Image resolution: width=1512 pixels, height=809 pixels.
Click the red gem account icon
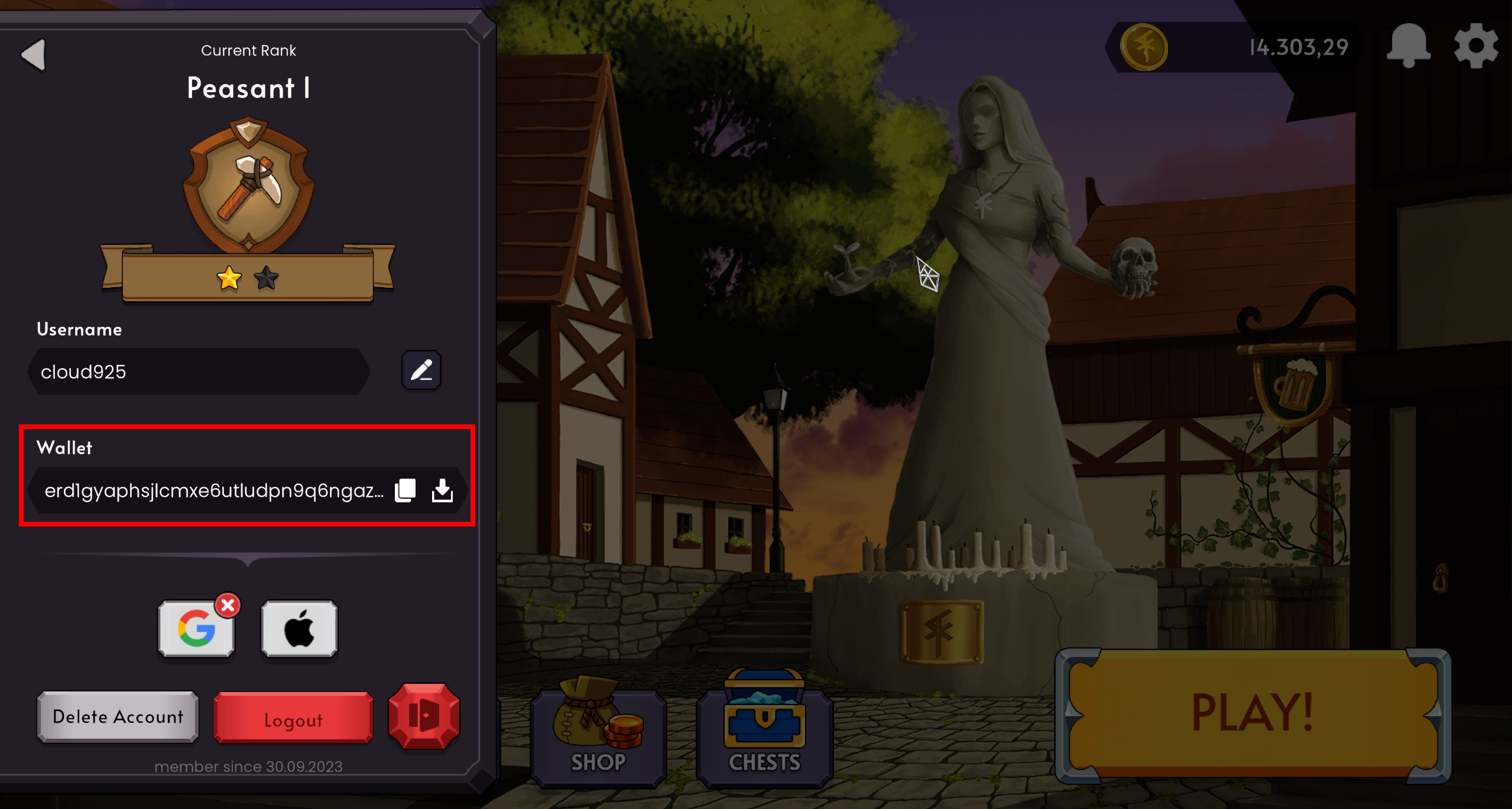[x=424, y=717]
